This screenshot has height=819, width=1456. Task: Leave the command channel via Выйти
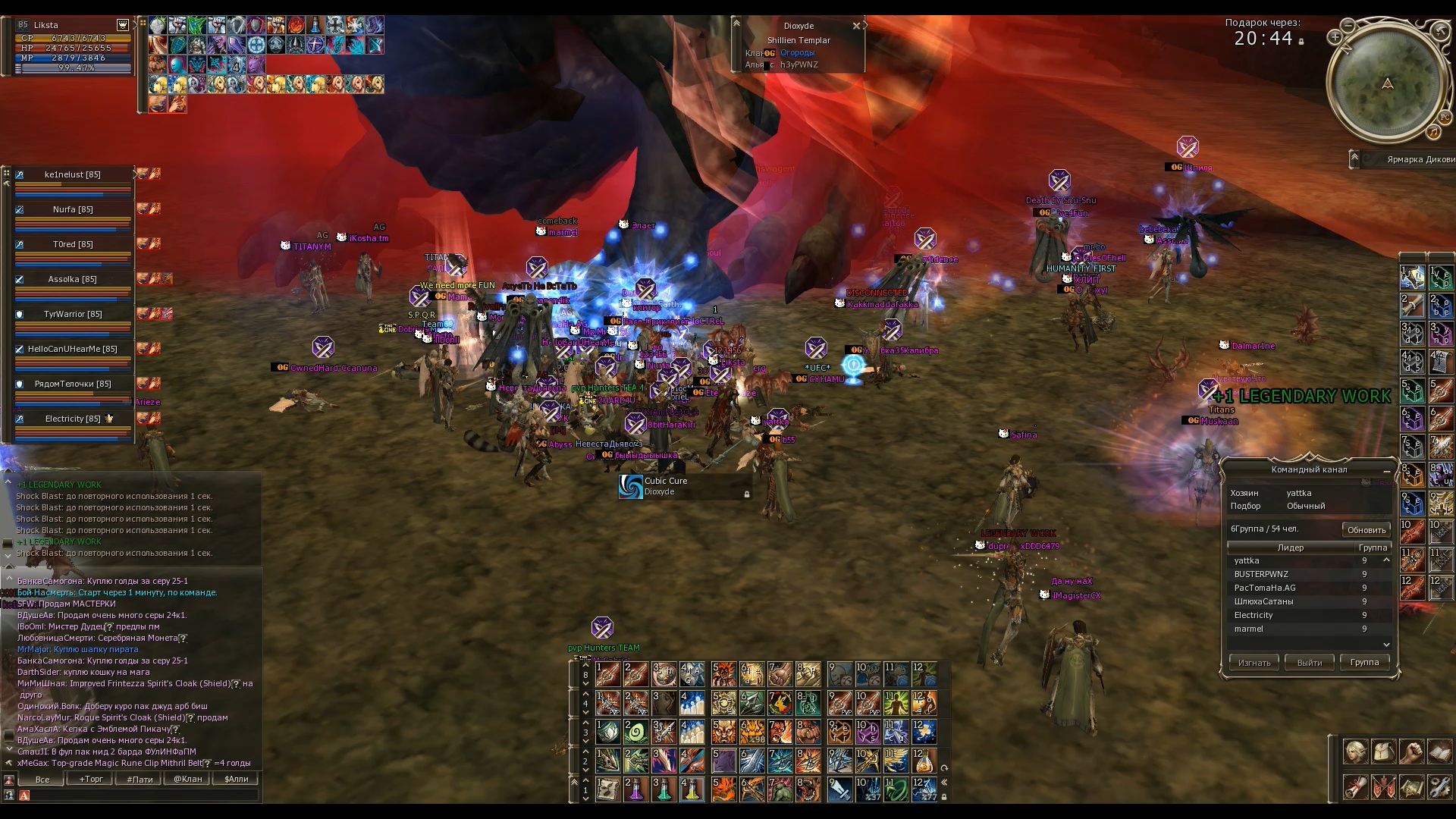point(1310,662)
